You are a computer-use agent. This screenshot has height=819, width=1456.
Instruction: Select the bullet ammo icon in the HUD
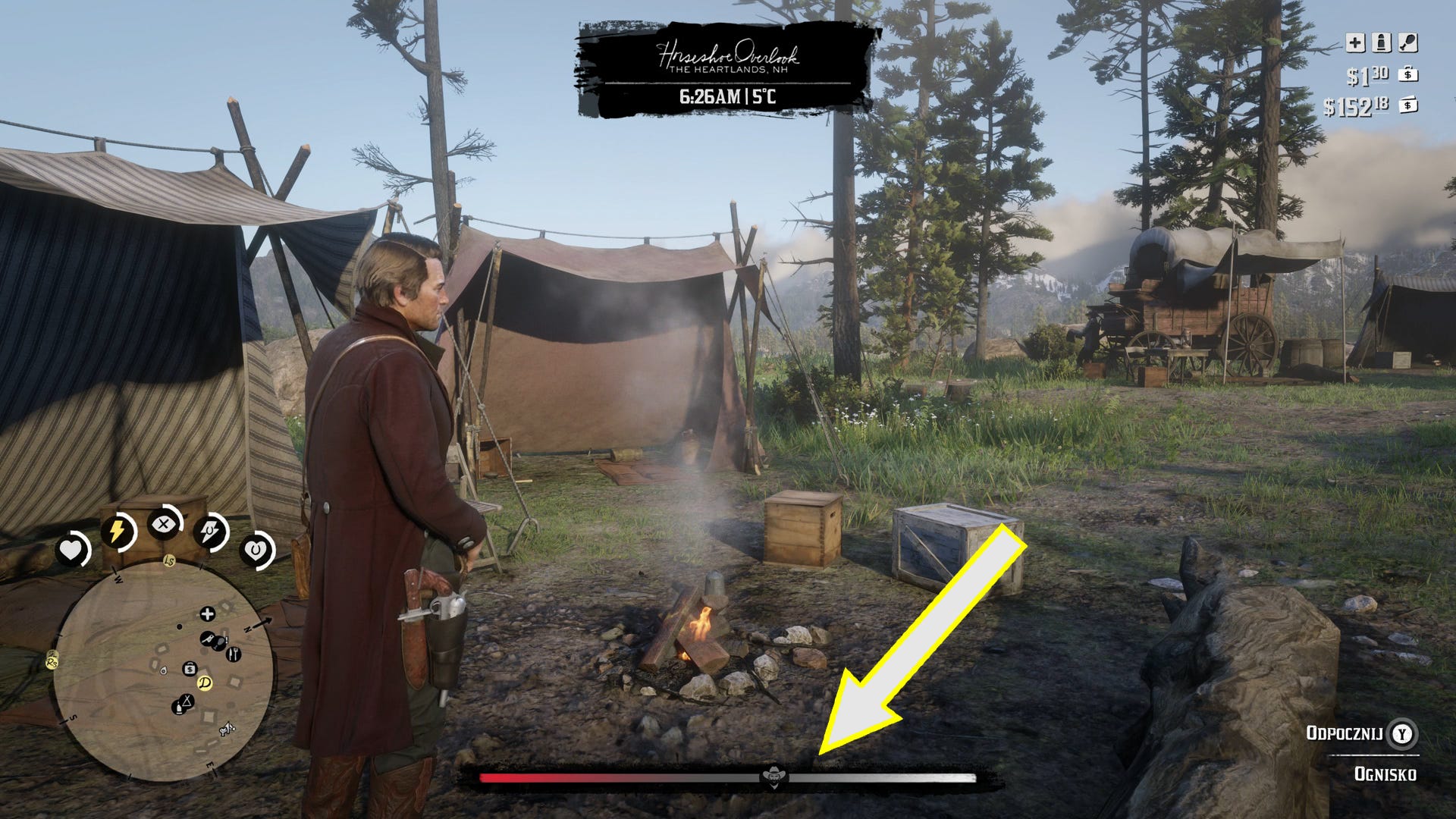pyautogui.click(x=1382, y=42)
